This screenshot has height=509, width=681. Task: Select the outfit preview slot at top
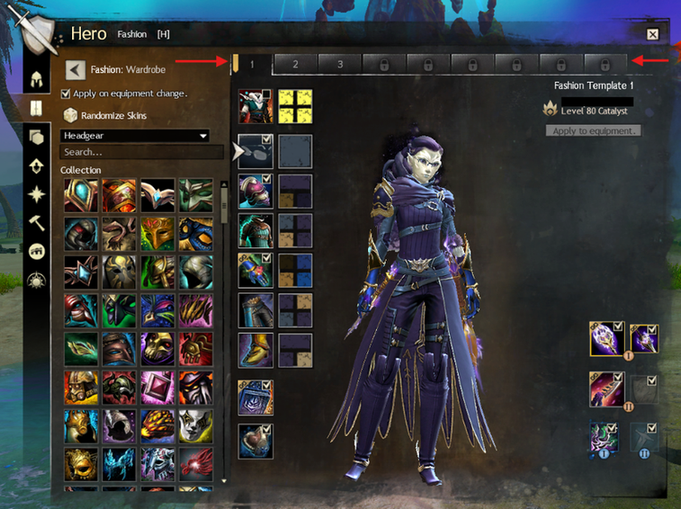(255, 106)
